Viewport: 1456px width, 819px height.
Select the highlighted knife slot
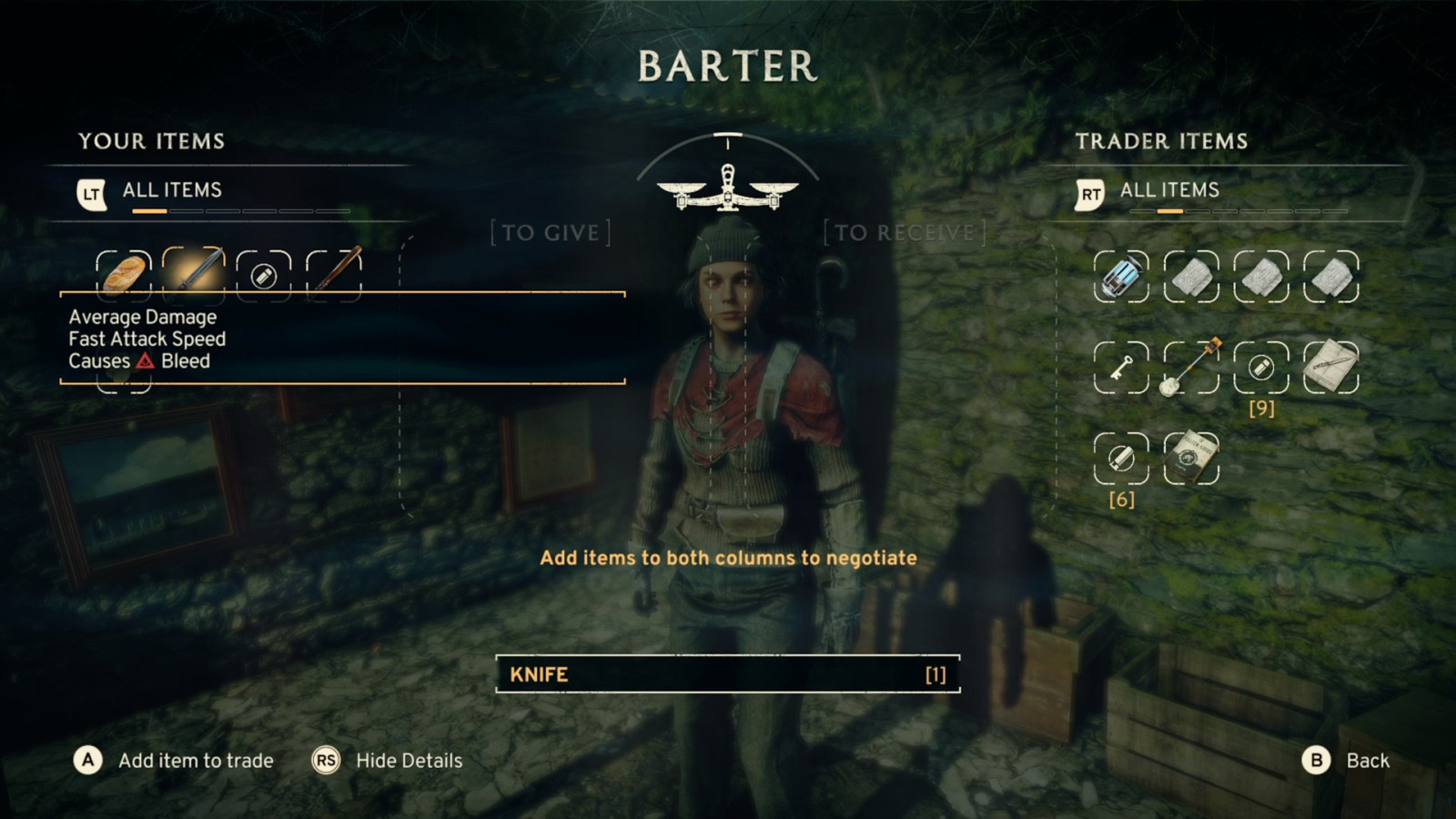[x=194, y=270]
